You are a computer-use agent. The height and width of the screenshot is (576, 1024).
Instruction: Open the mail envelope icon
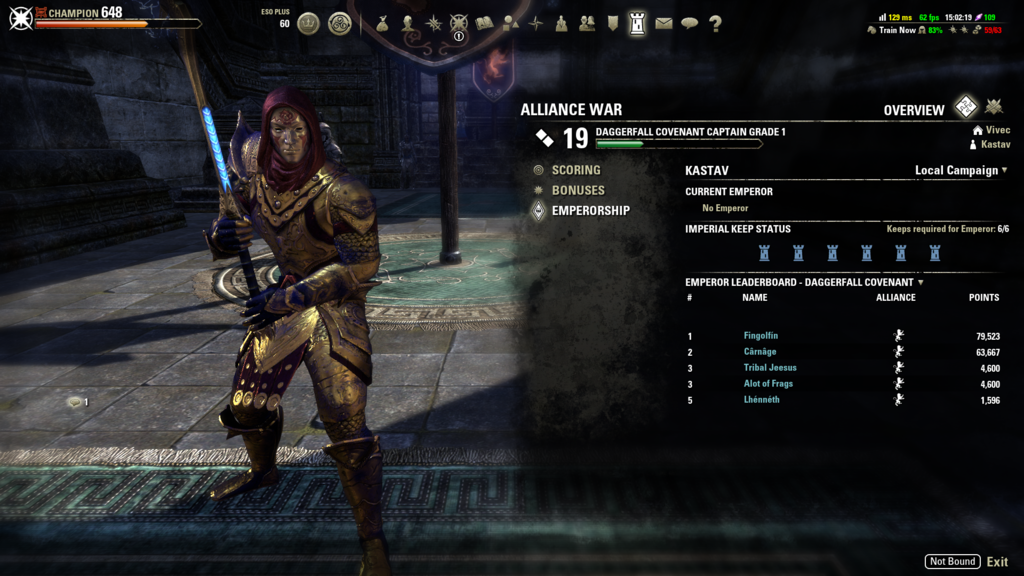tap(664, 24)
